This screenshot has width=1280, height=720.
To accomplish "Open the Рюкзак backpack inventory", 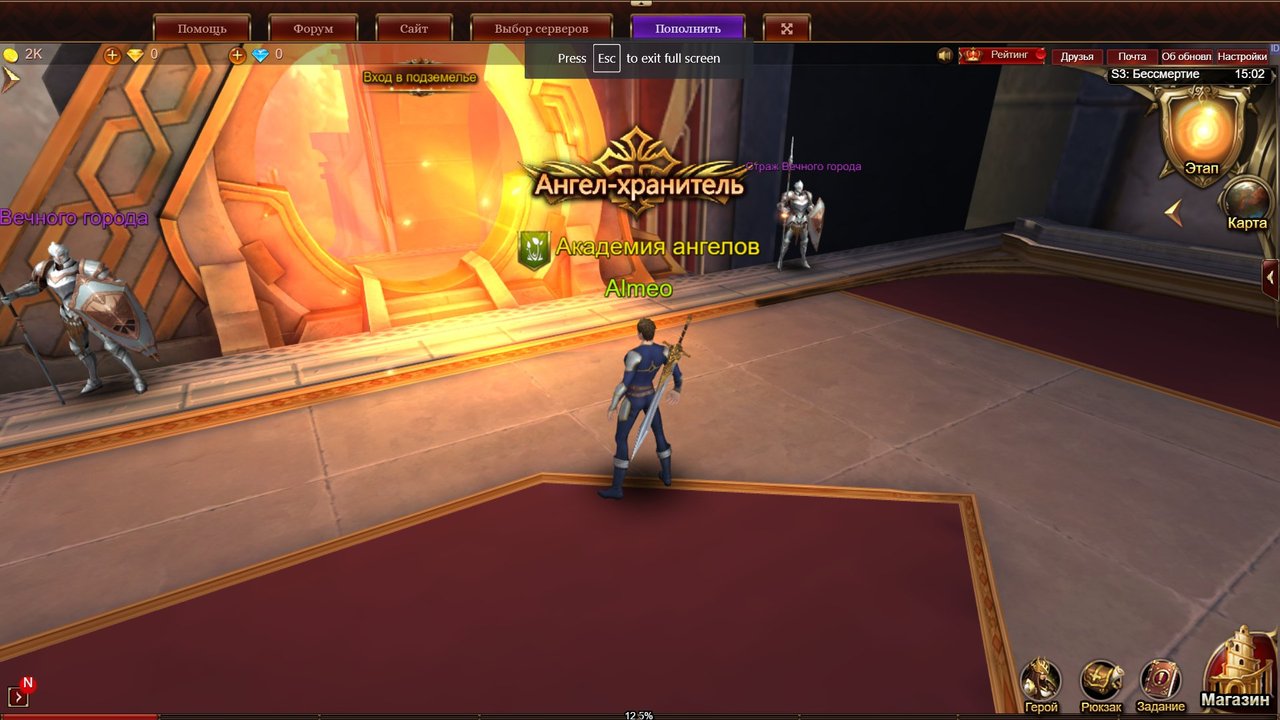I will (x=1101, y=683).
